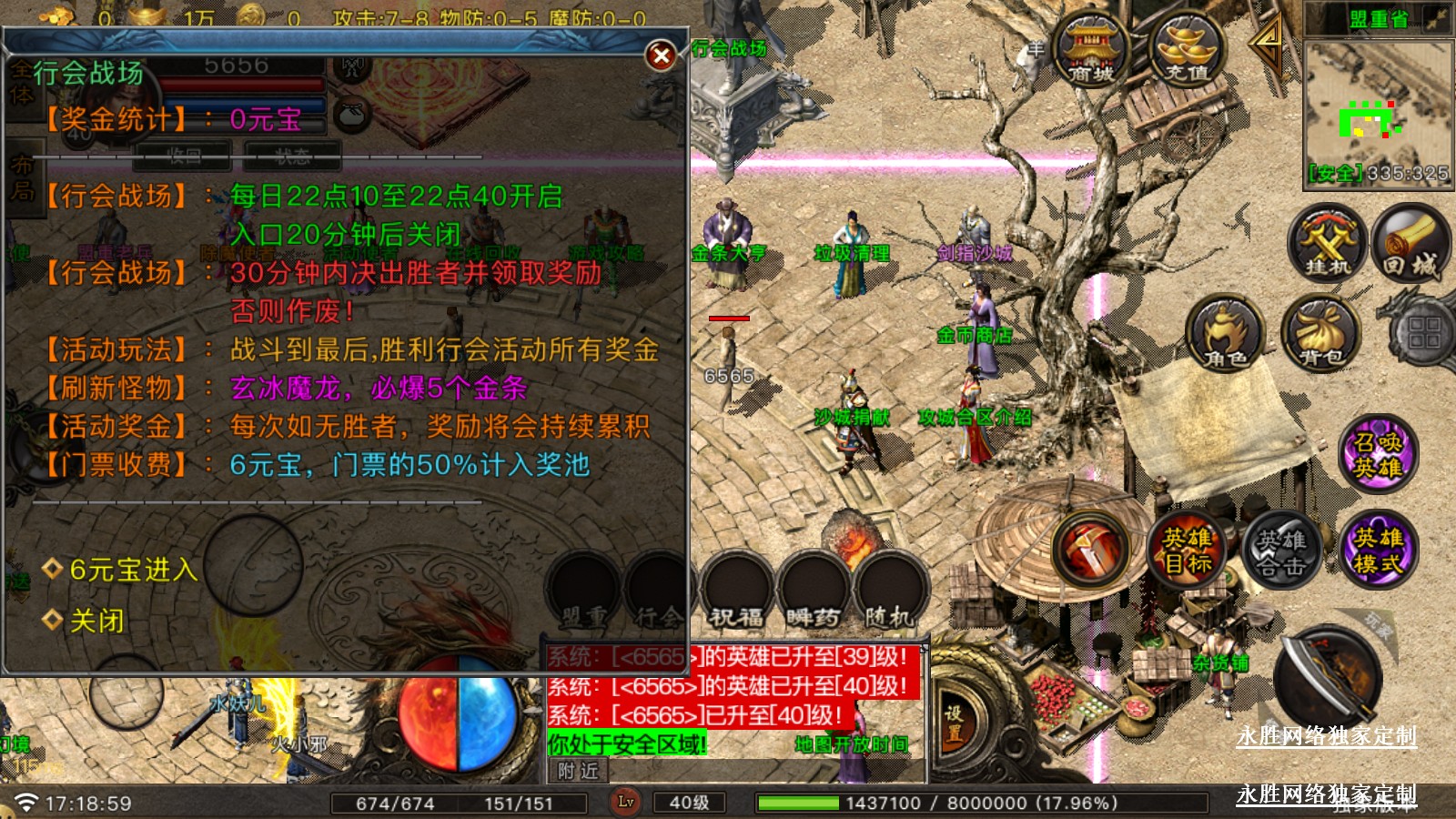Select the 祝福 quick slot
This screenshot has width=1456, height=819.
[x=736, y=590]
